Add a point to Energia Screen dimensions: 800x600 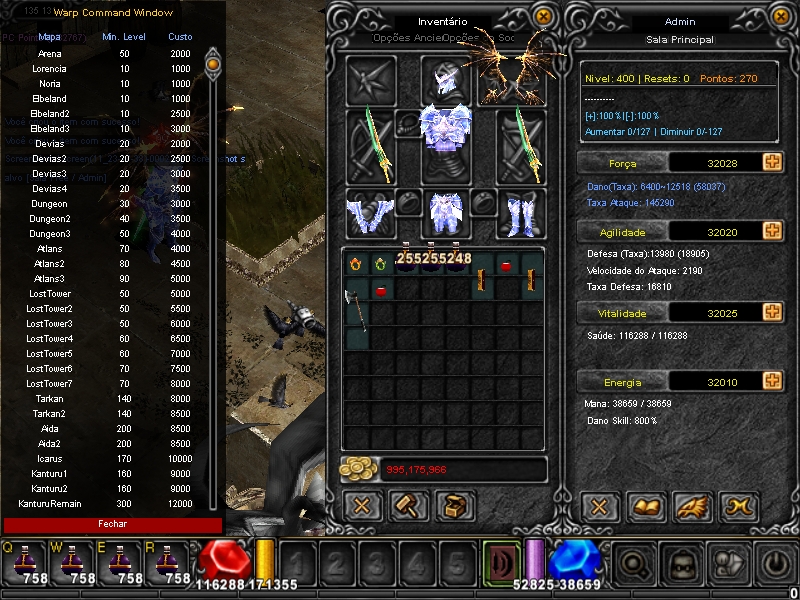pyautogui.click(x=771, y=381)
